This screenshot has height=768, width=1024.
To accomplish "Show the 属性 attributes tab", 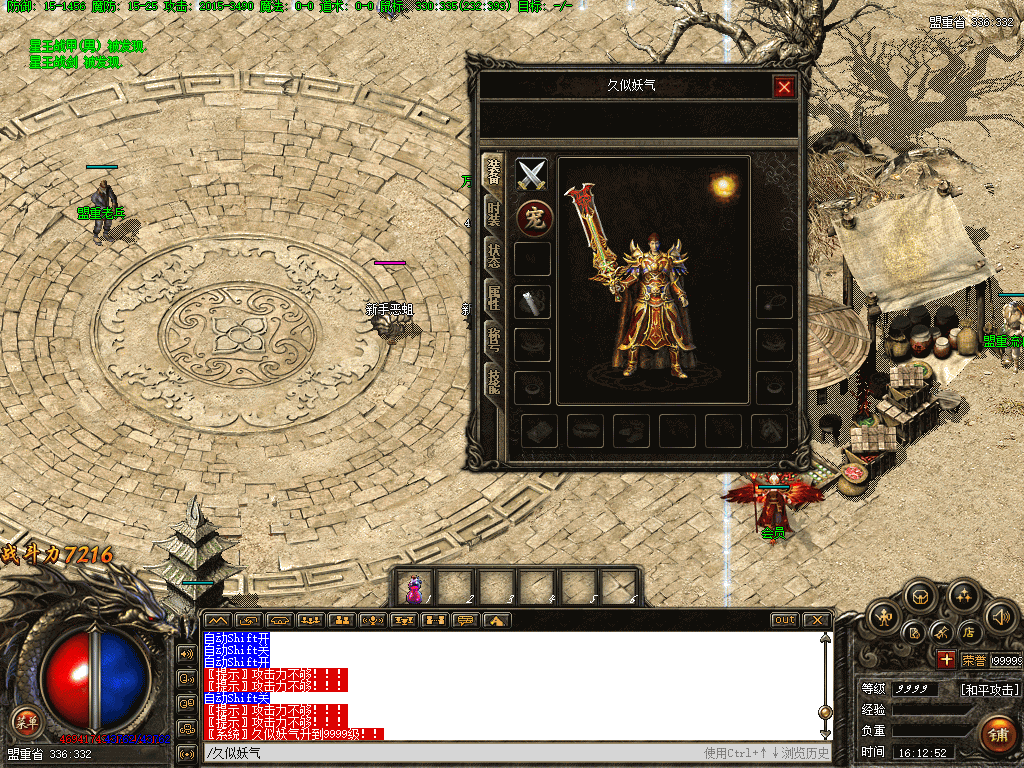I will coord(493,296).
